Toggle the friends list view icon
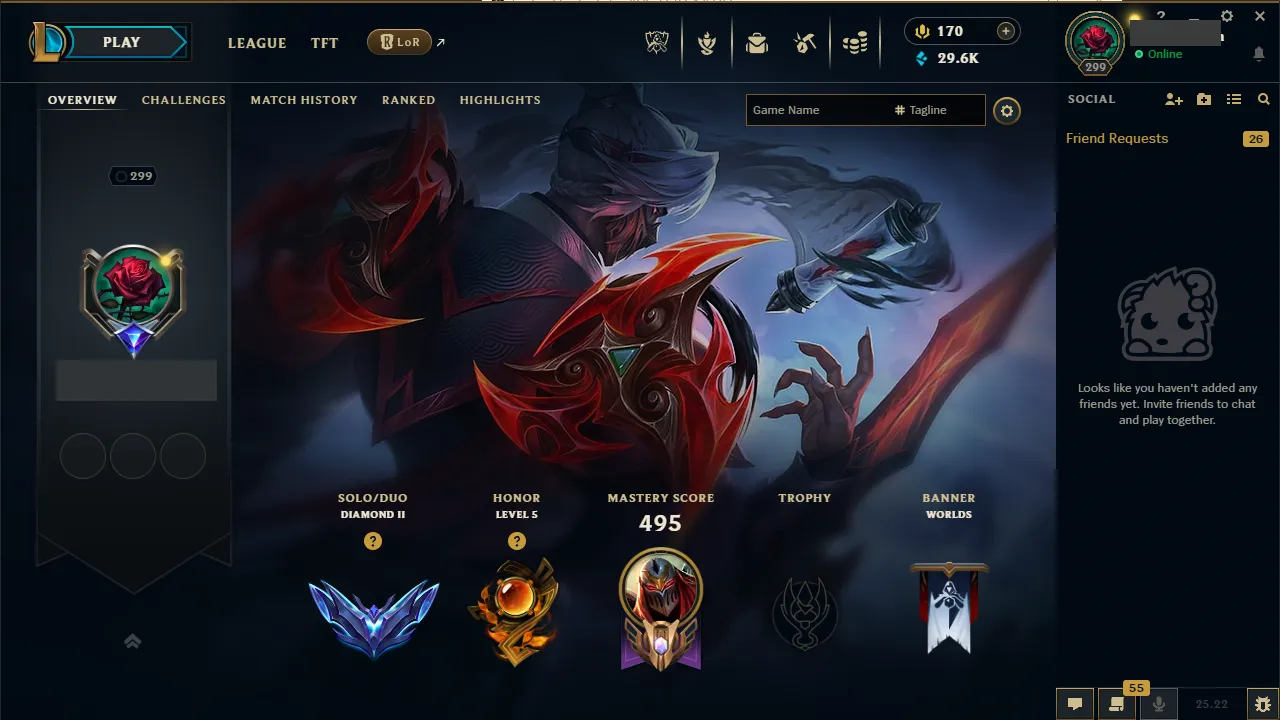Viewport: 1280px width, 720px height. click(1235, 99)
